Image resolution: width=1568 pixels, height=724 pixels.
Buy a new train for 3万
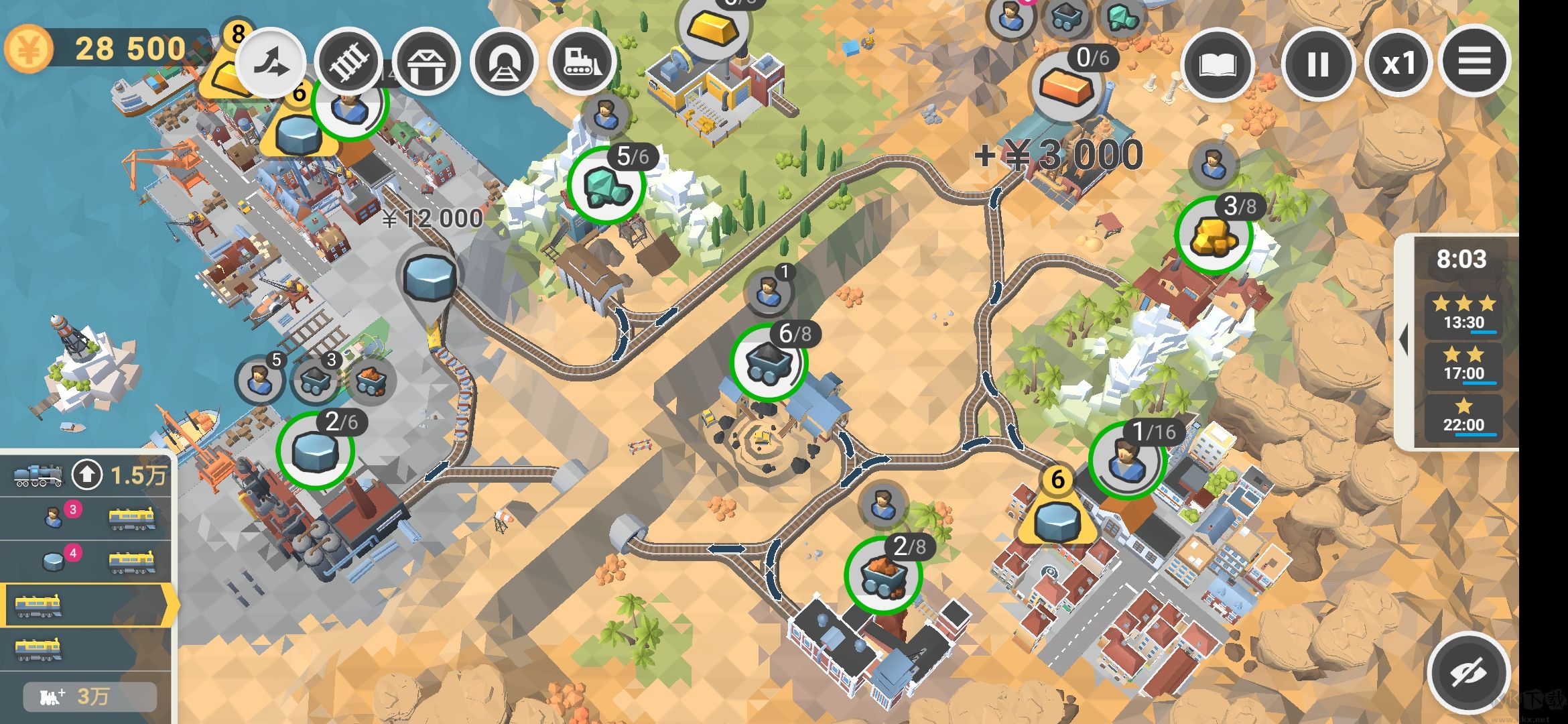tap(90, 697)
